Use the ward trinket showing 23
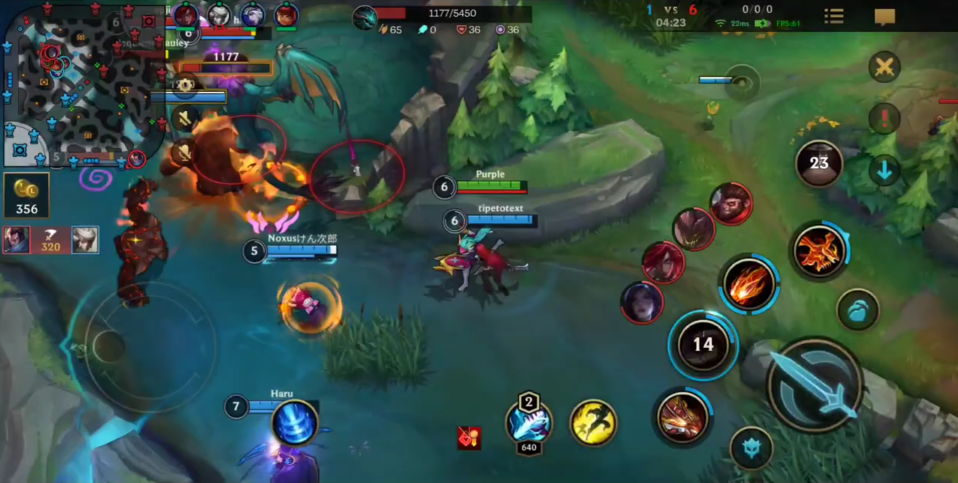This screenshot has height=483, width=958. tap(819, 163)
